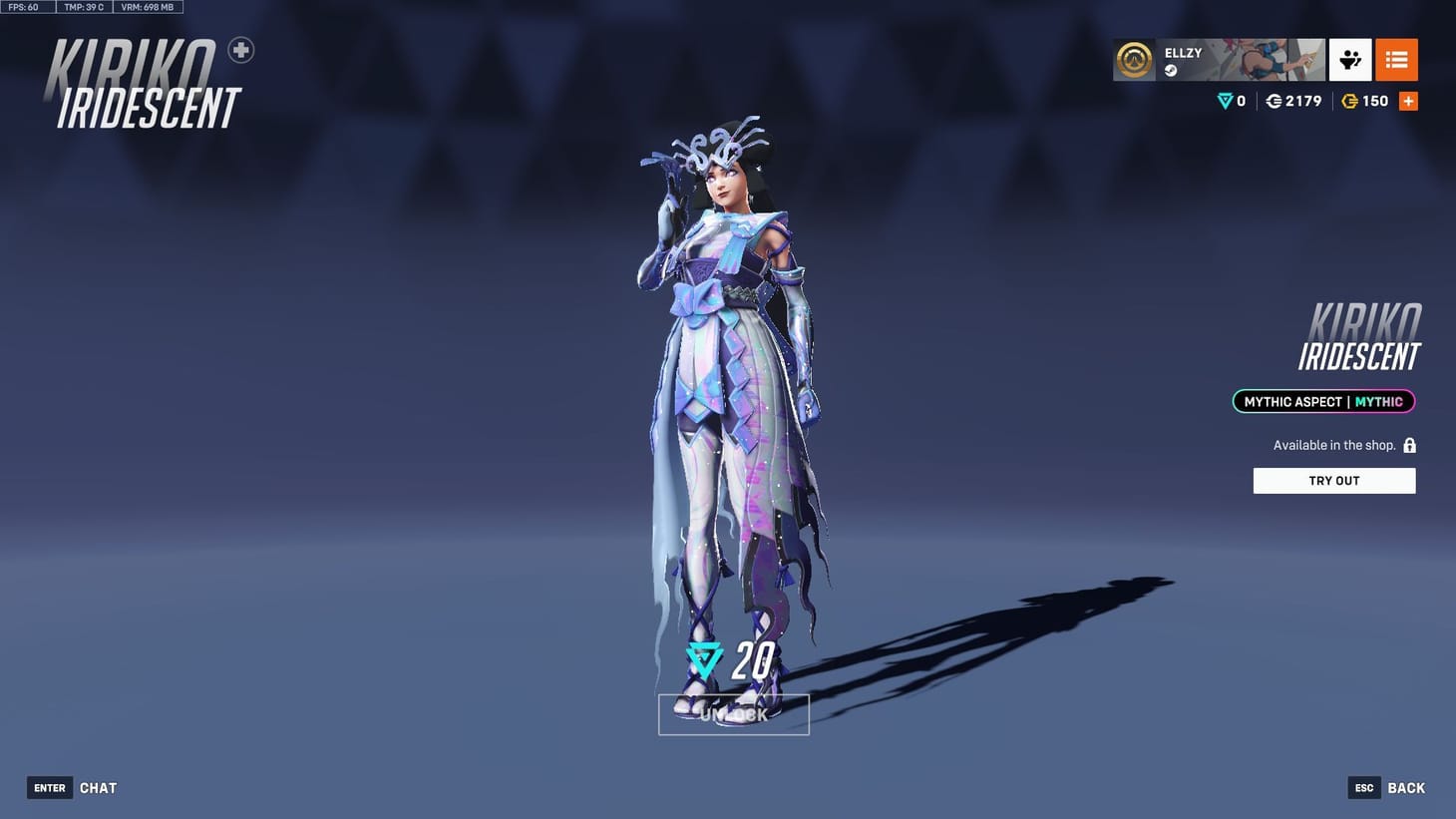Image resolution: width=1456 pixels, height=819 pixels.
Task: Click the ESC key badge near BACK
Action: click(x=1363, y=787)
